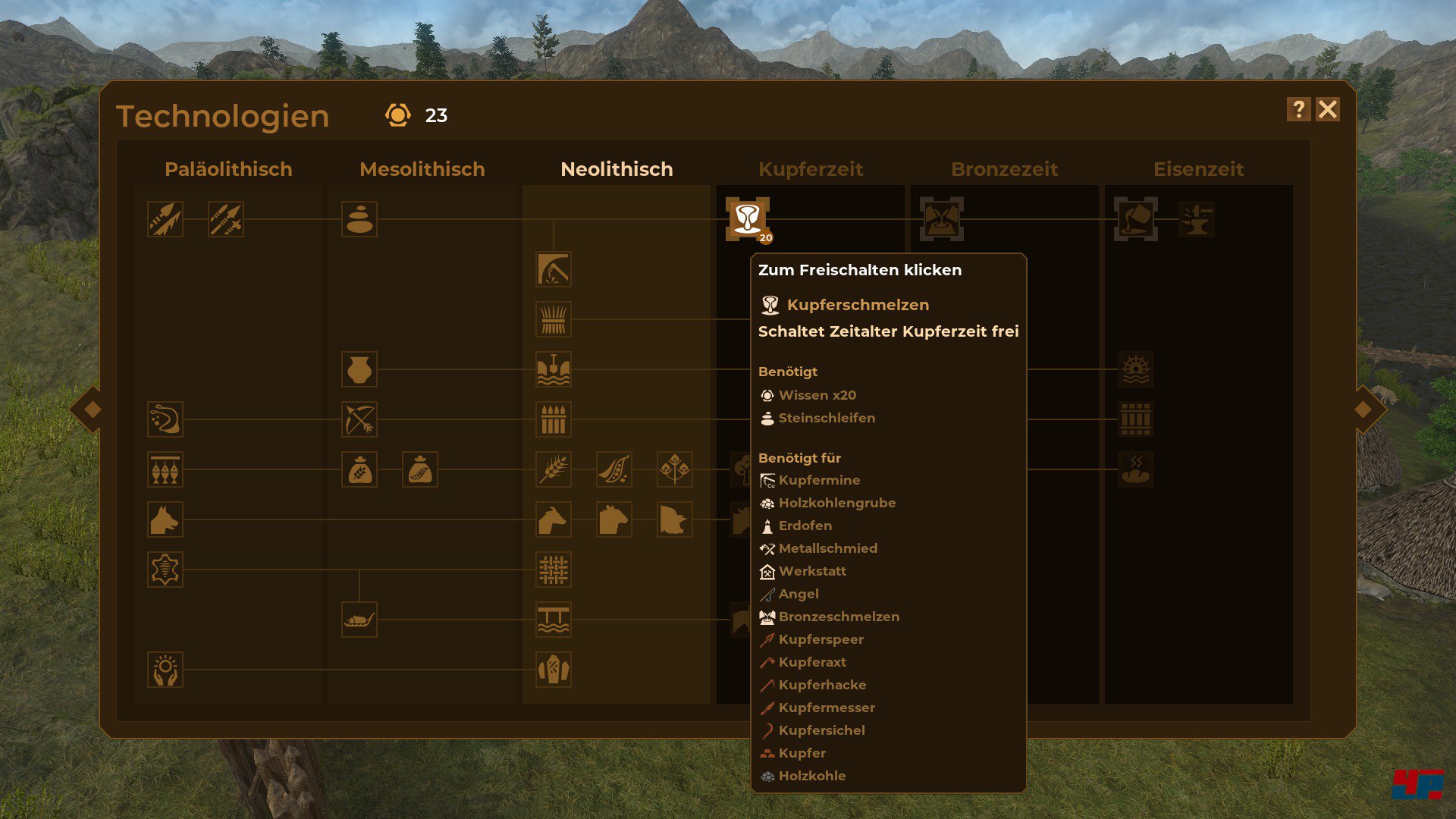Click the water wheel icon under Eisenzeit
The width and height of the screenshot is (1456, 819).
tap(1135, 369)
